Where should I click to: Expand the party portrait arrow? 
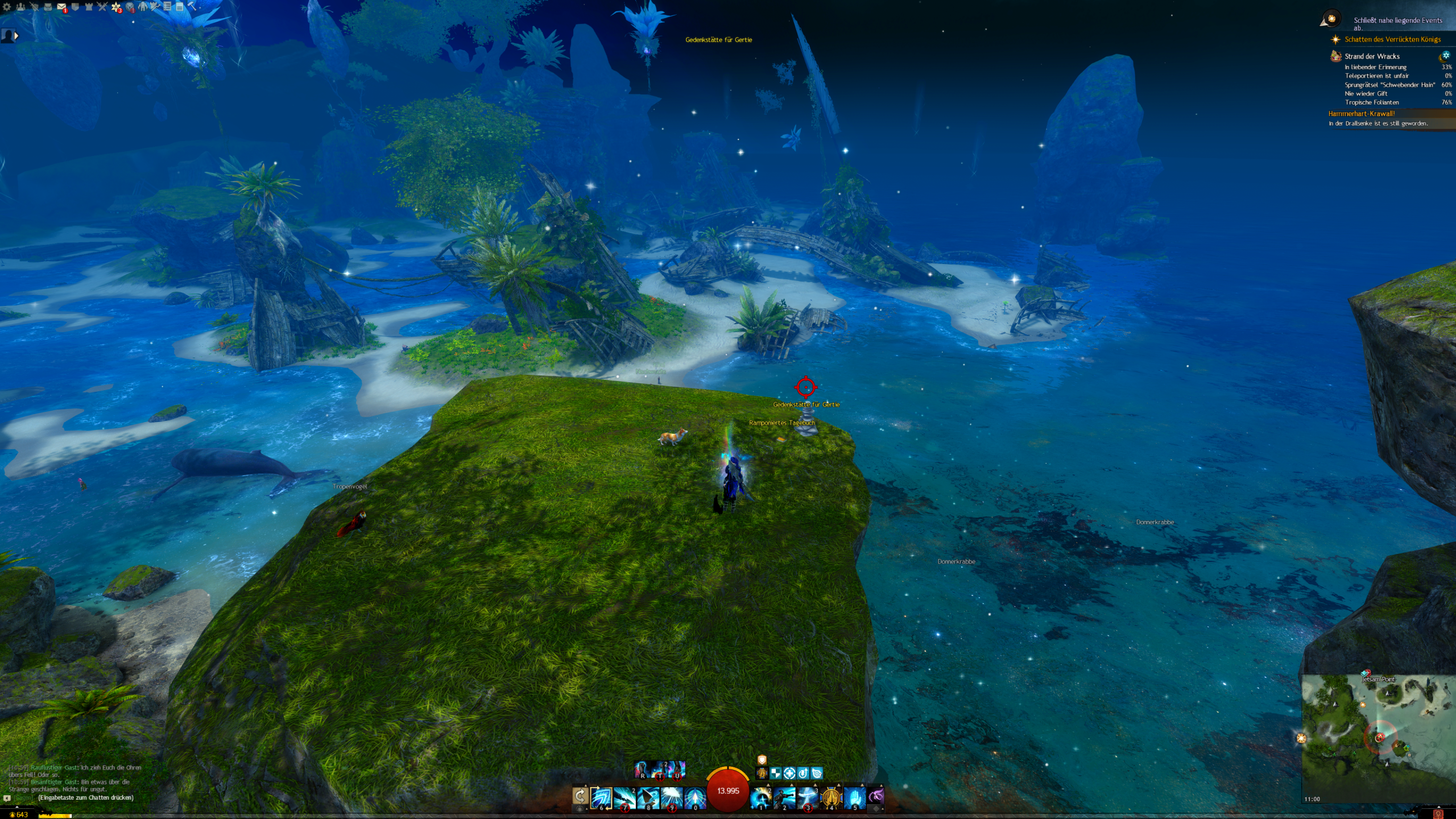coord(16,36)
